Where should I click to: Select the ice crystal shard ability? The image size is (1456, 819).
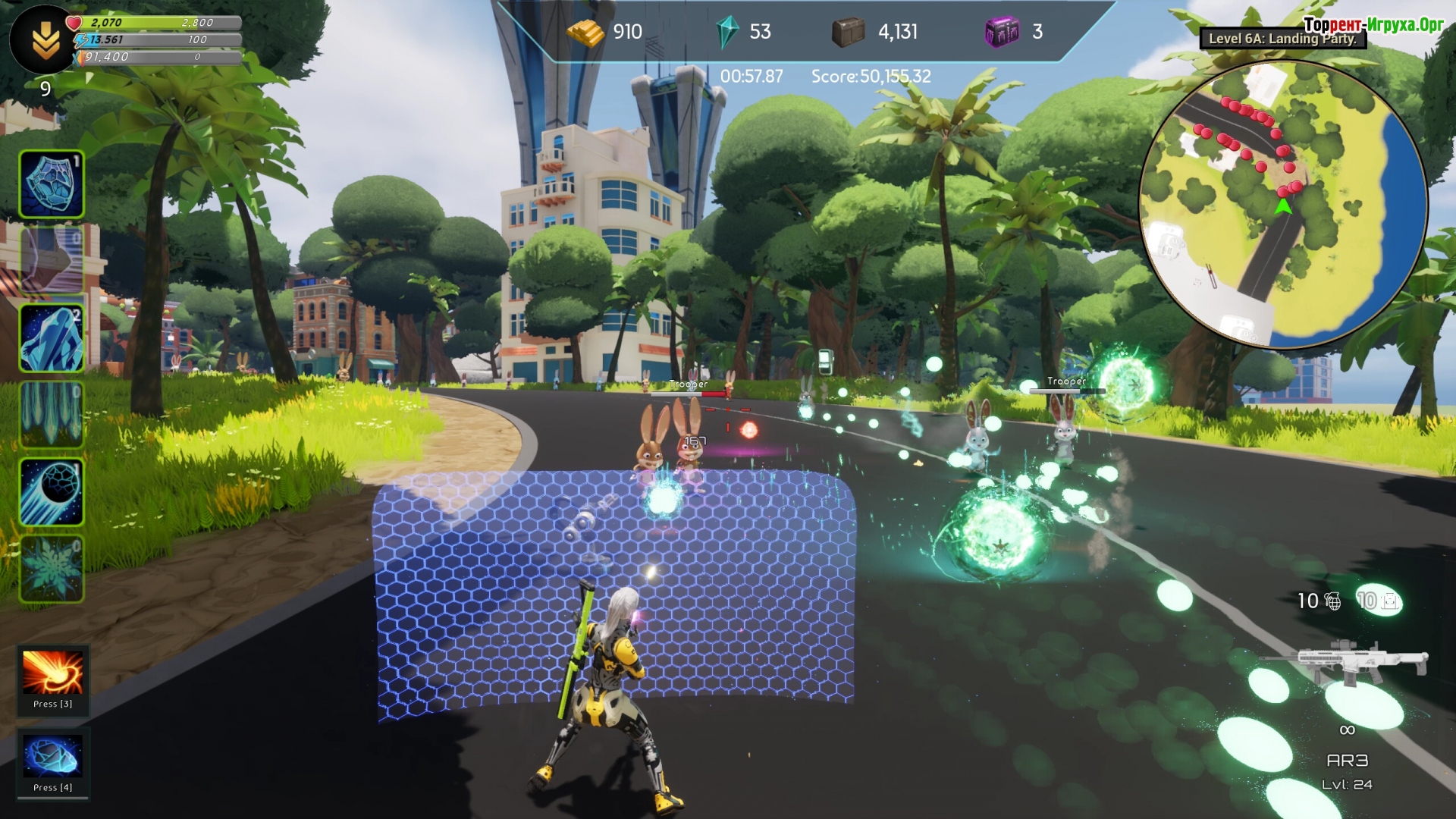tap(52, 338)
